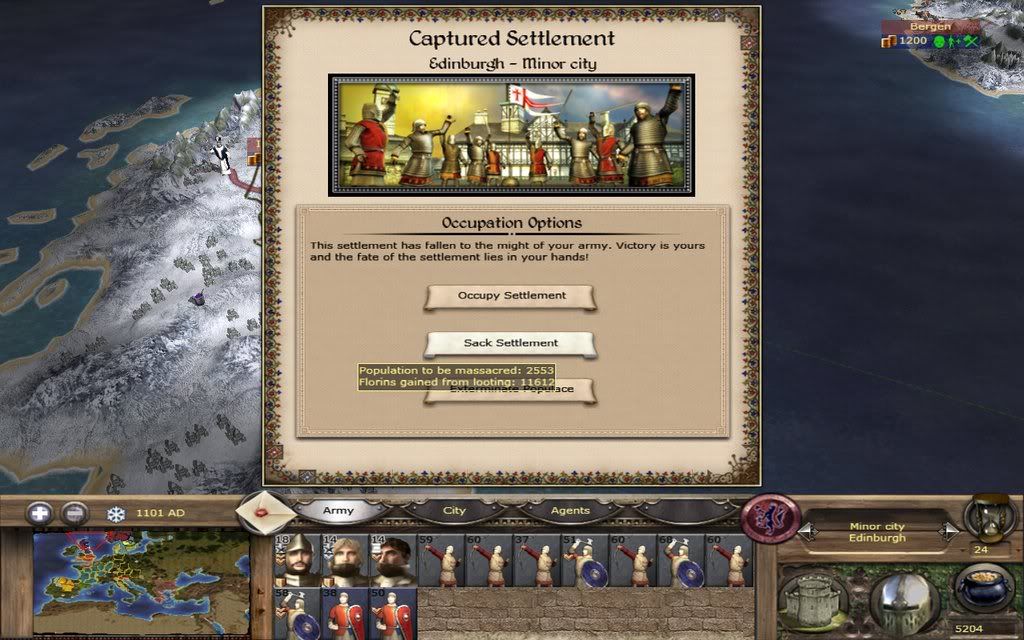Open the City tab
The image size is (1024, 640).
454,510
